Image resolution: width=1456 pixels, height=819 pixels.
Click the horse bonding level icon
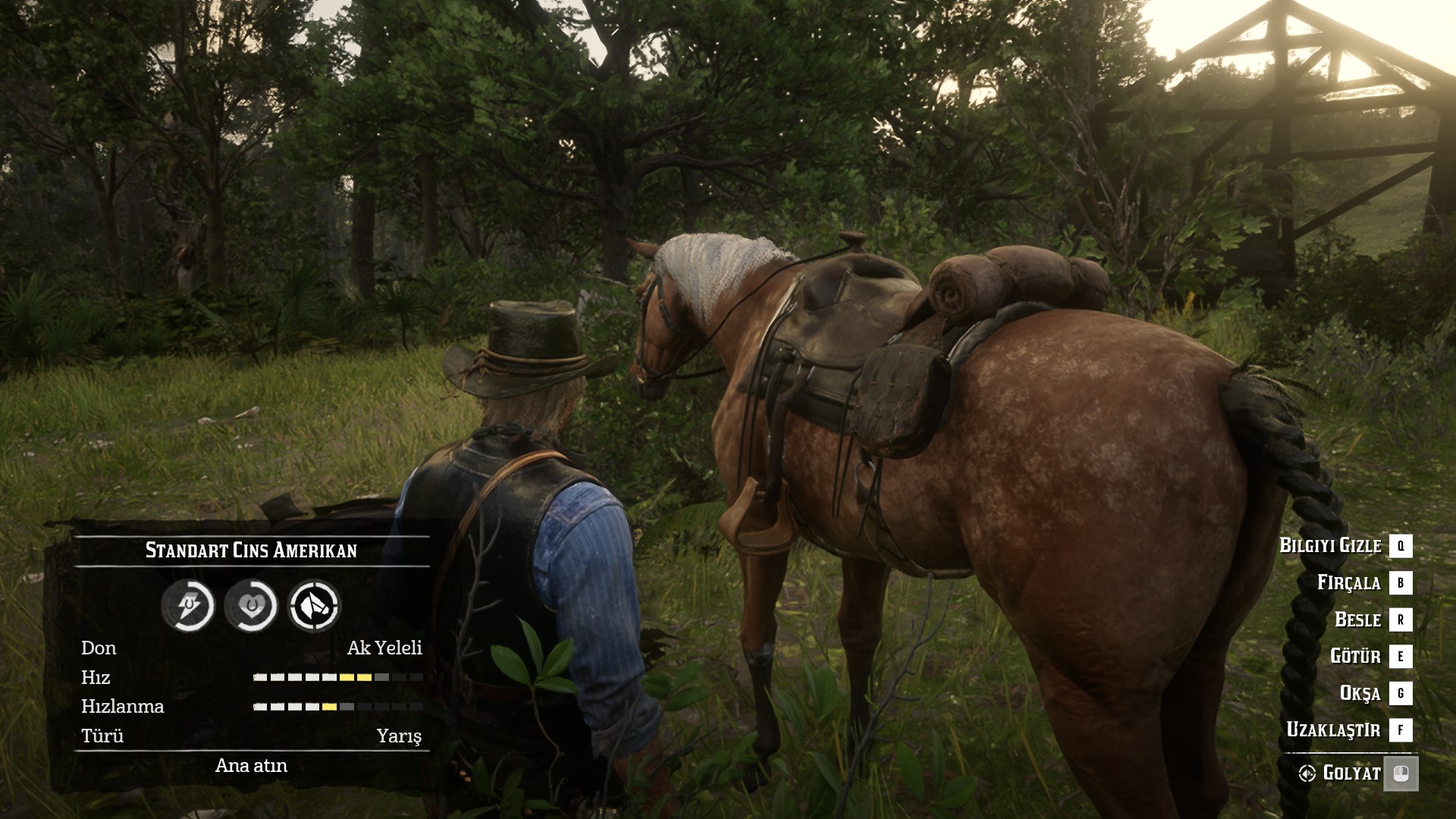pyautogui.click(x=314, y=605)
